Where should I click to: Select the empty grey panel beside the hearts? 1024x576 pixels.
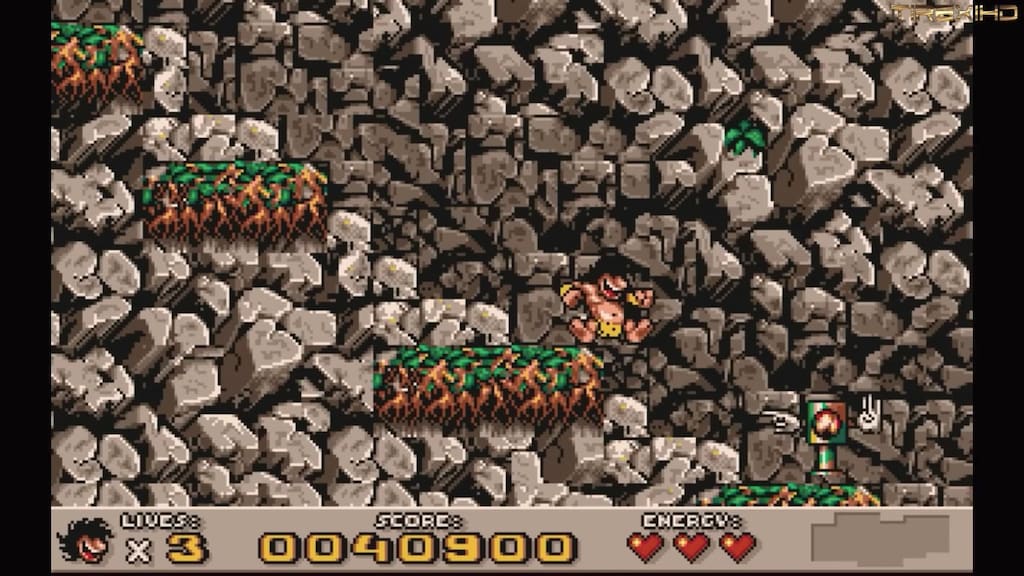coord(880,540)
